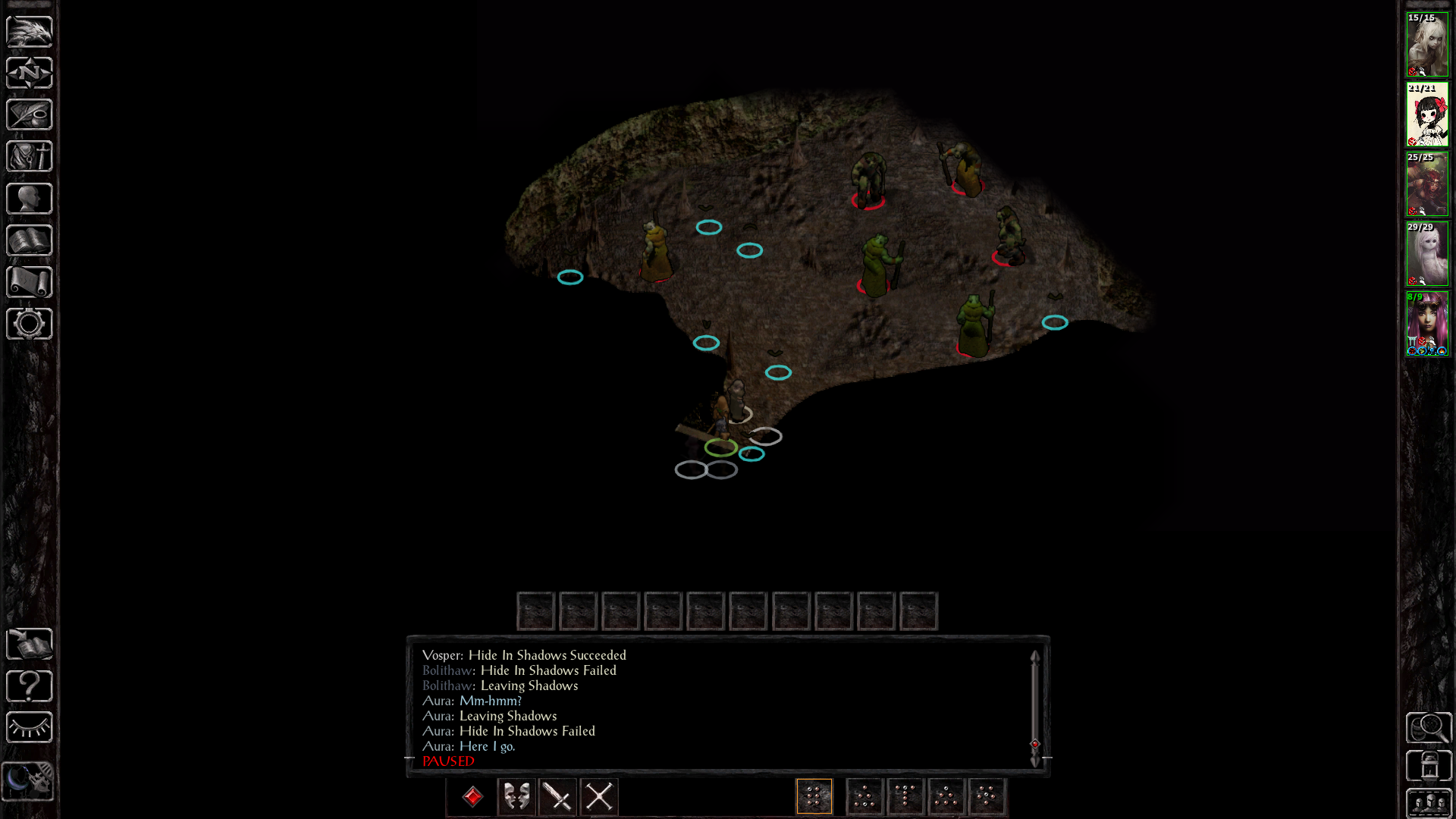Screen dimensions: 1456x819
Task: Activate the red gem guard action
Action: [x=473, y=797]
